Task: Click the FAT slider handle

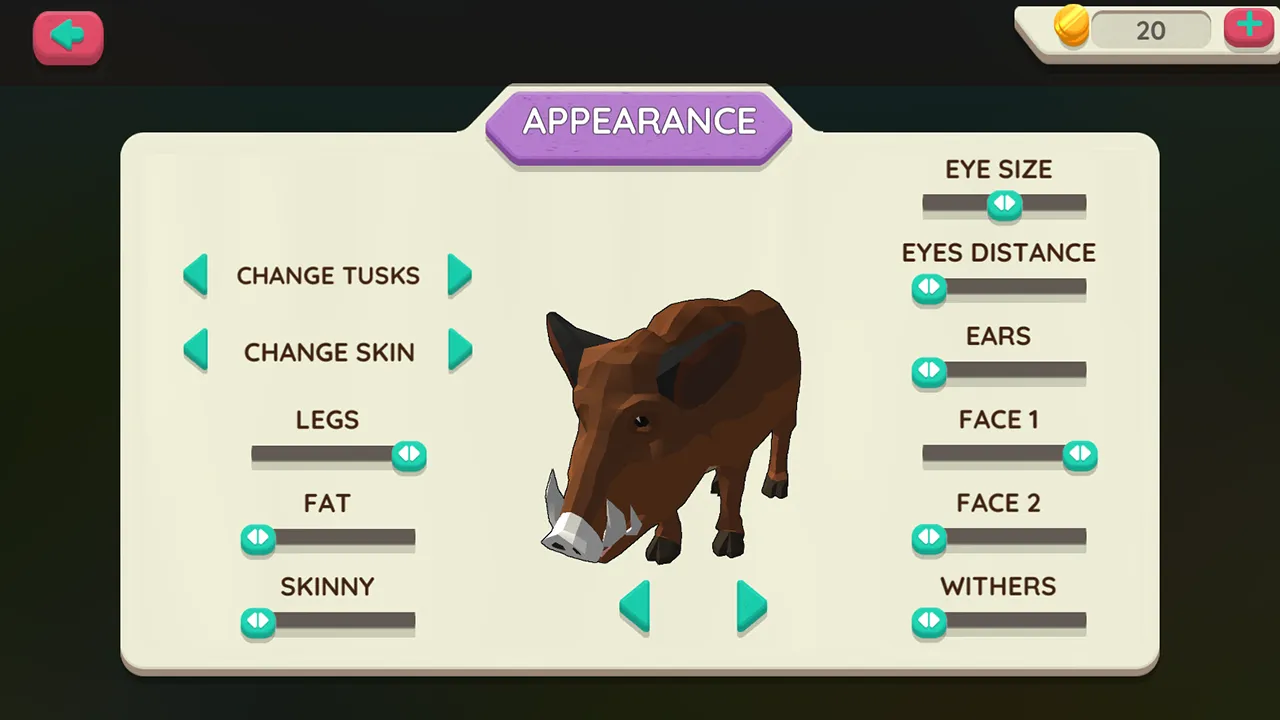Action: click(x=258, y=539)
